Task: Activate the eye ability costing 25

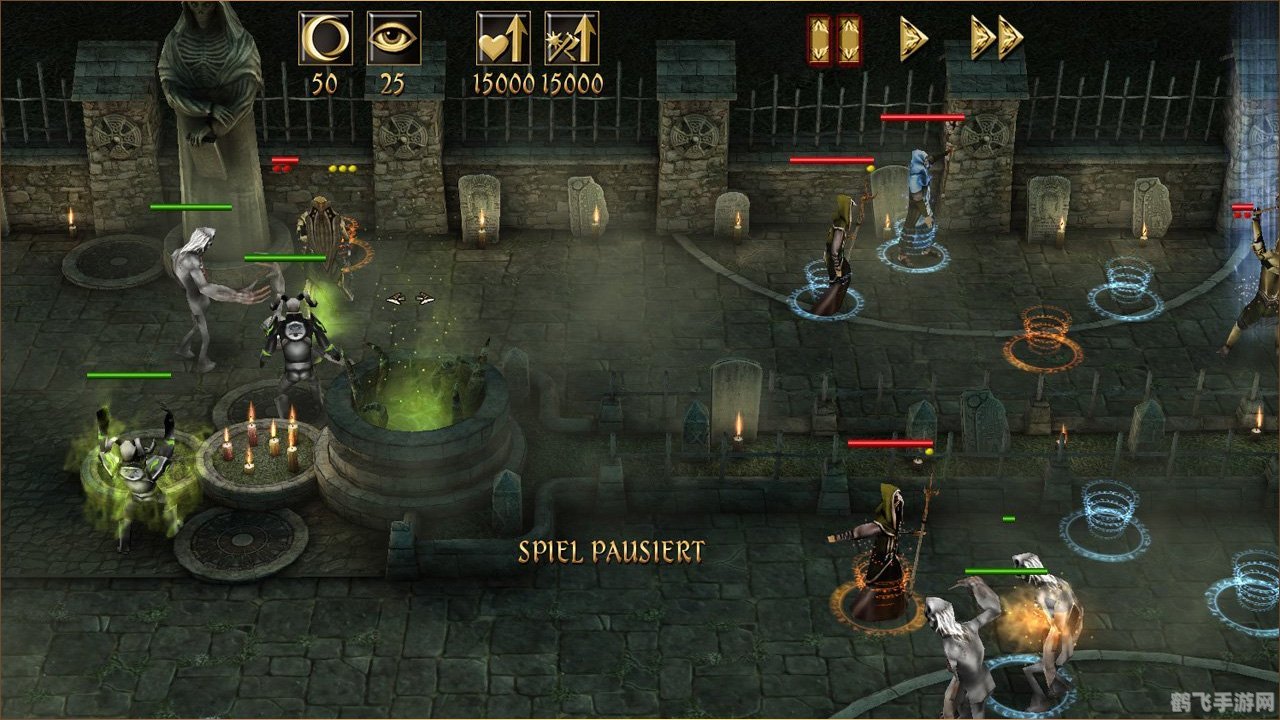Action: coord(393,39)
